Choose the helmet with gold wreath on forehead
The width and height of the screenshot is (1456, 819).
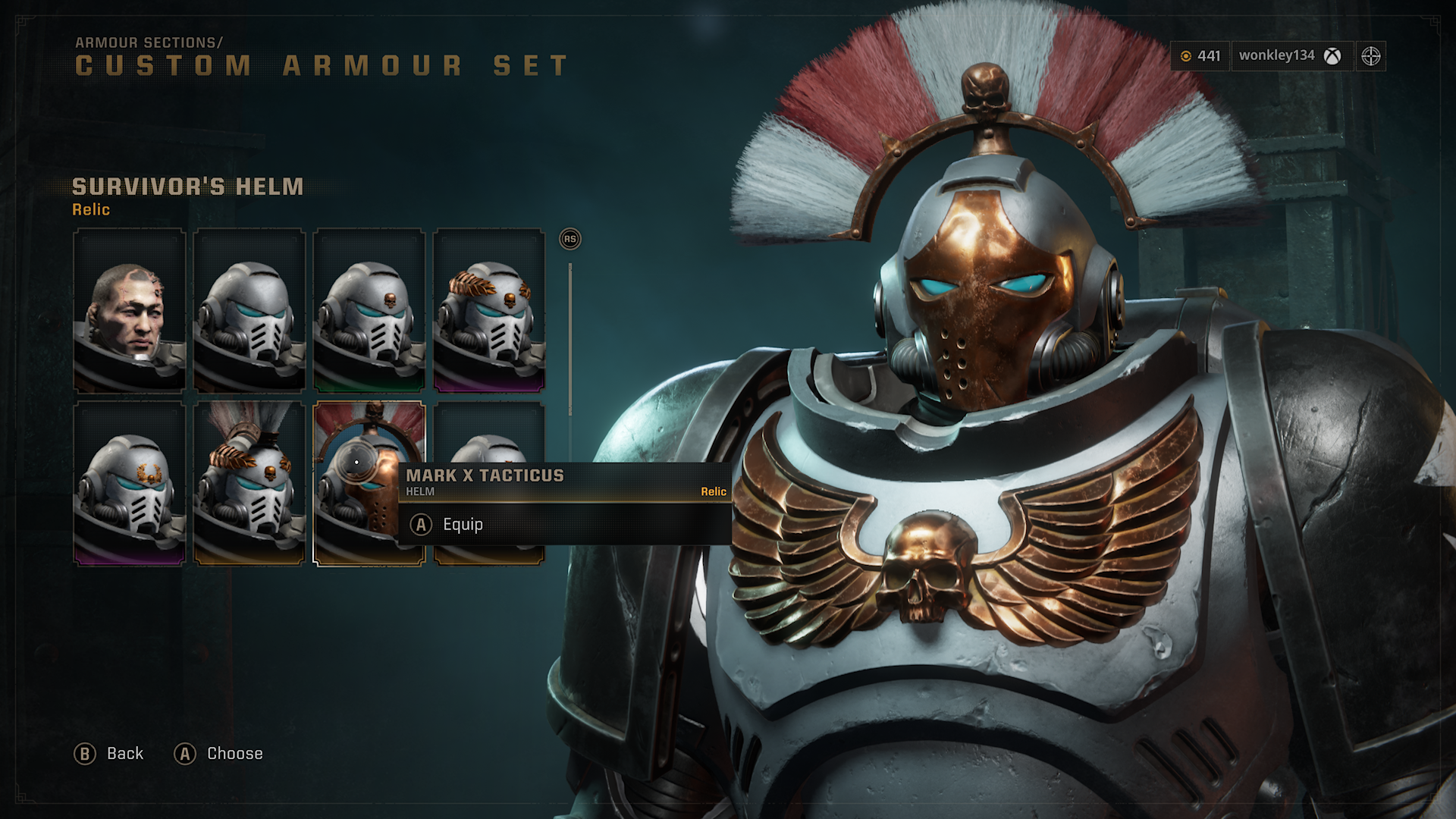tap(130, 484)
